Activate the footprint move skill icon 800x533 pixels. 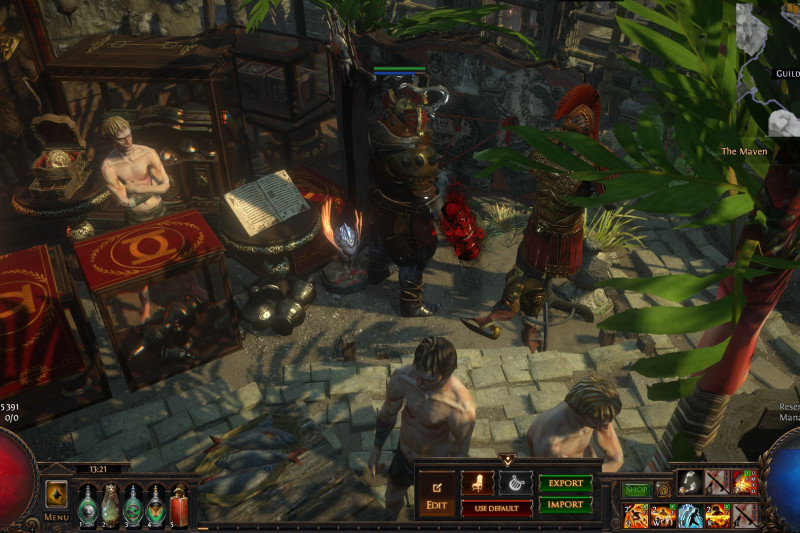tap(688, 483)
